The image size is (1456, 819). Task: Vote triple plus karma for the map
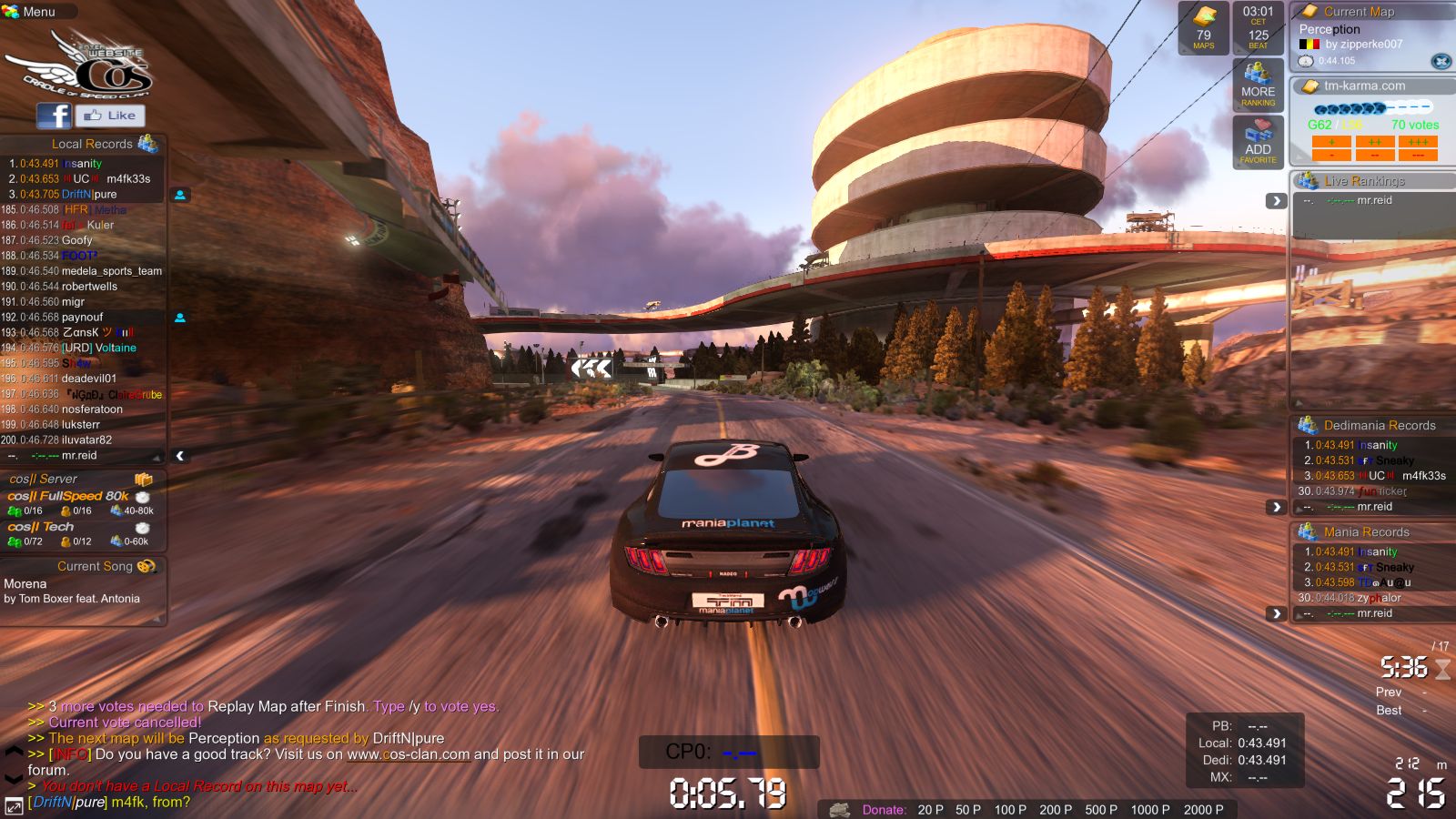coord(1418,142)
